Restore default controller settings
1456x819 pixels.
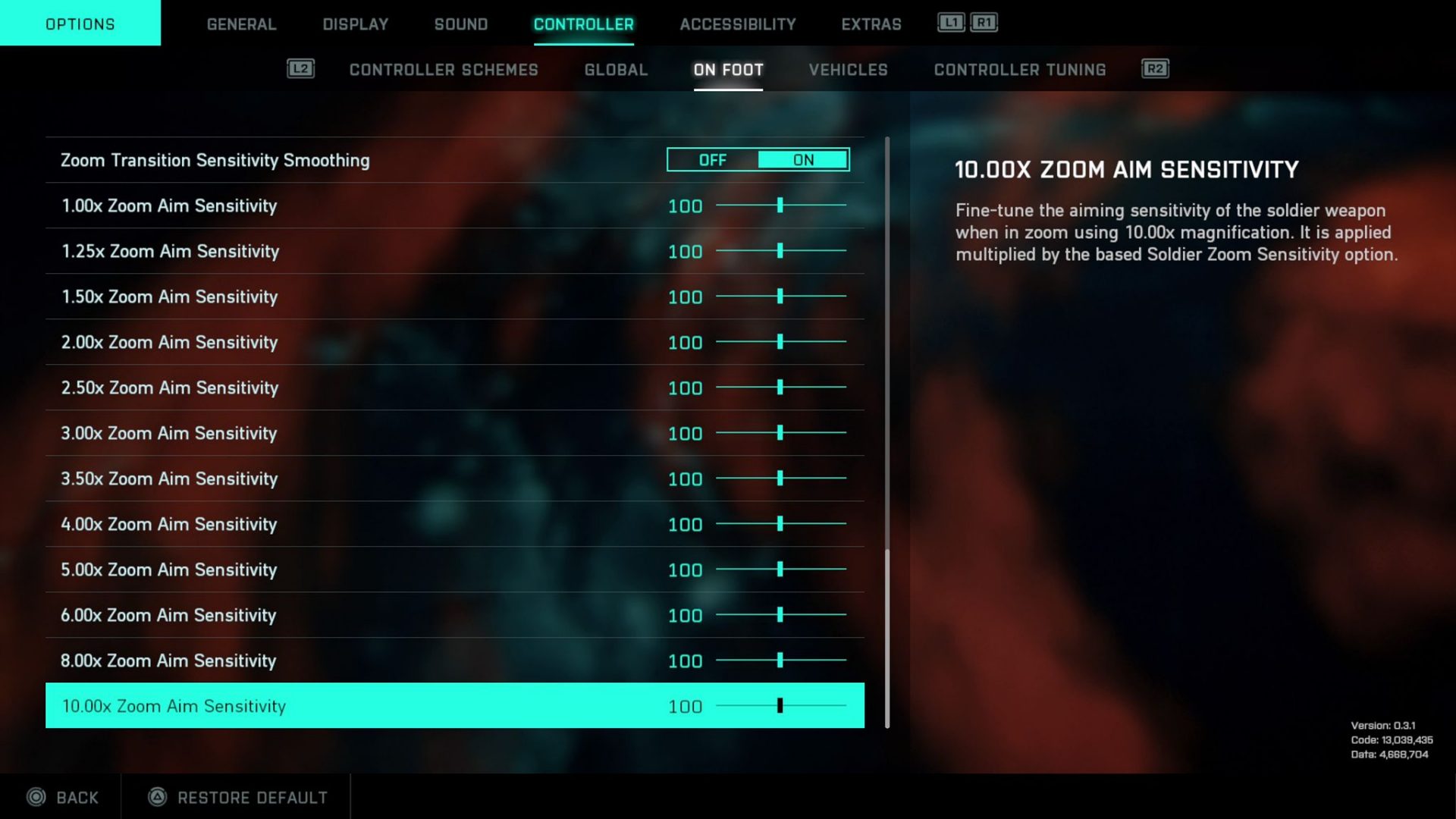[237, 797]
